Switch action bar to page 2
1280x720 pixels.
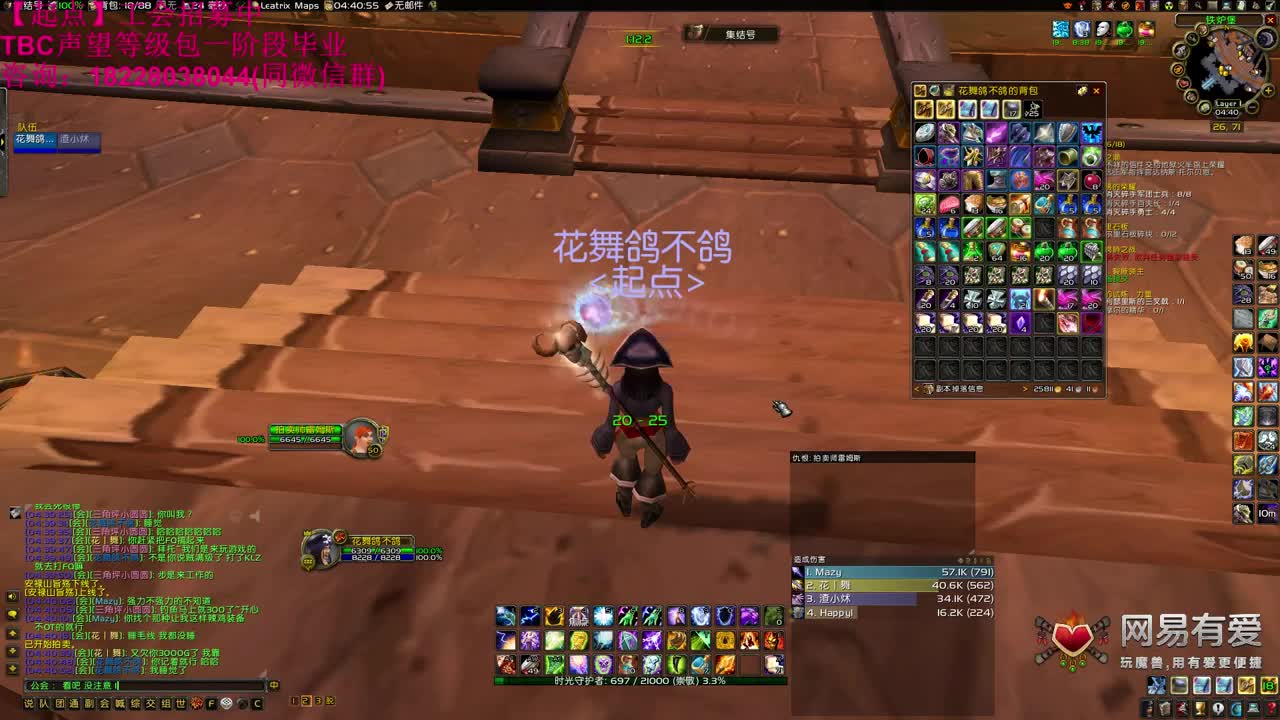pos(304,701)
